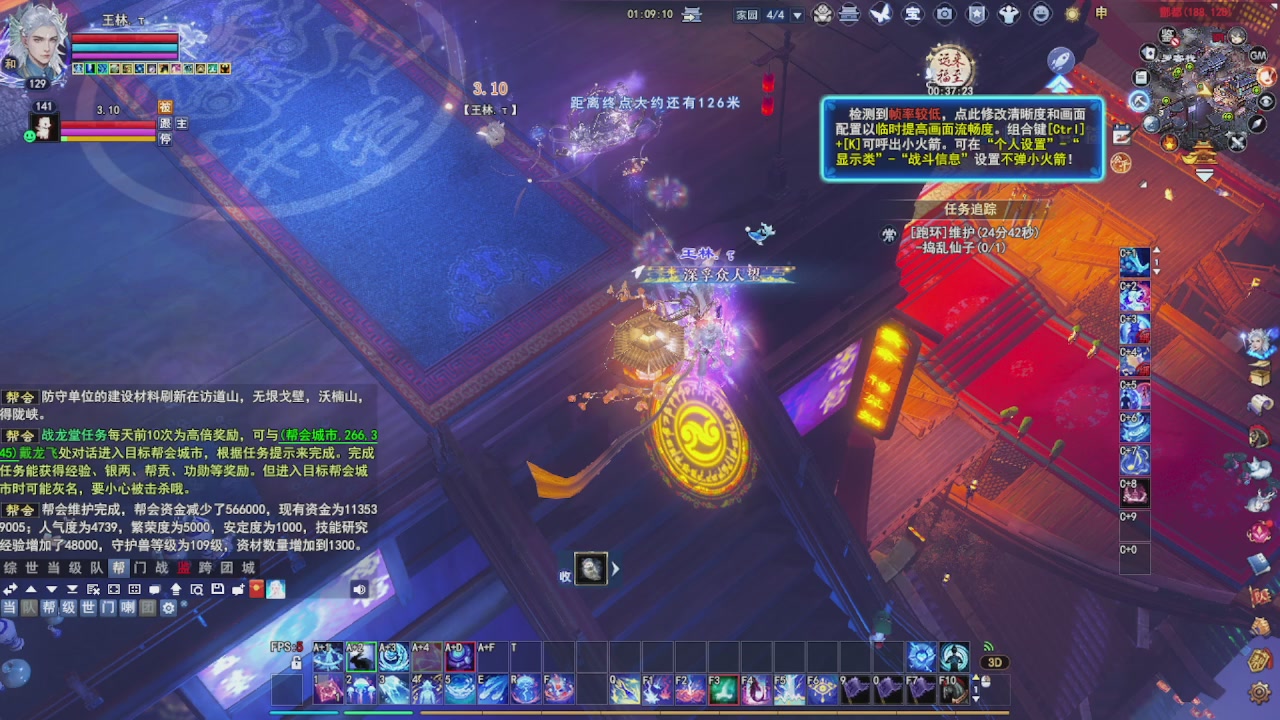Click the hammer icon left of the minimap
Image resolution: width=1280 pixels, height=720 pixels.
click(x=1139, y=101)
